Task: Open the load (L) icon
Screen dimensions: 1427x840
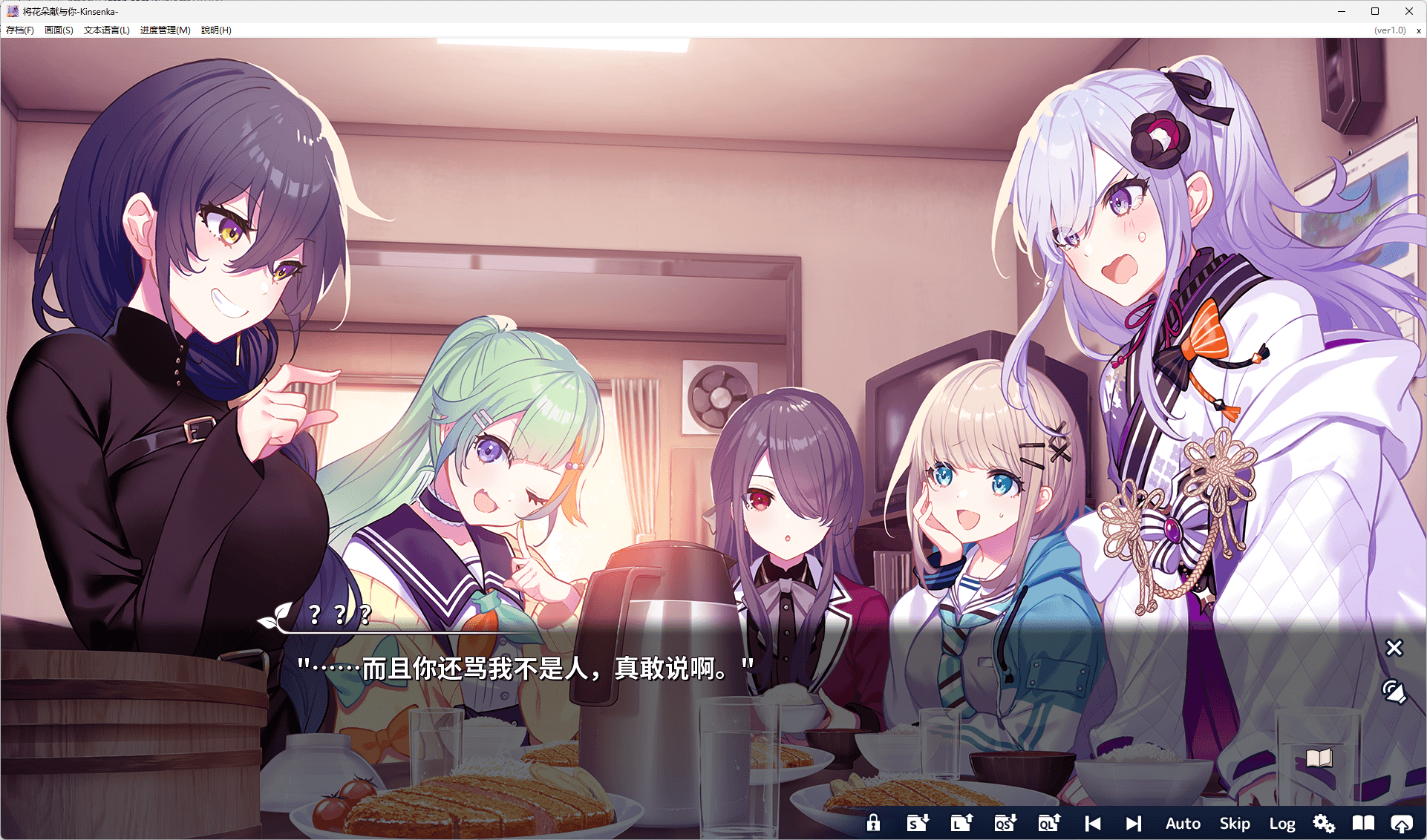Action: (961, 823)
